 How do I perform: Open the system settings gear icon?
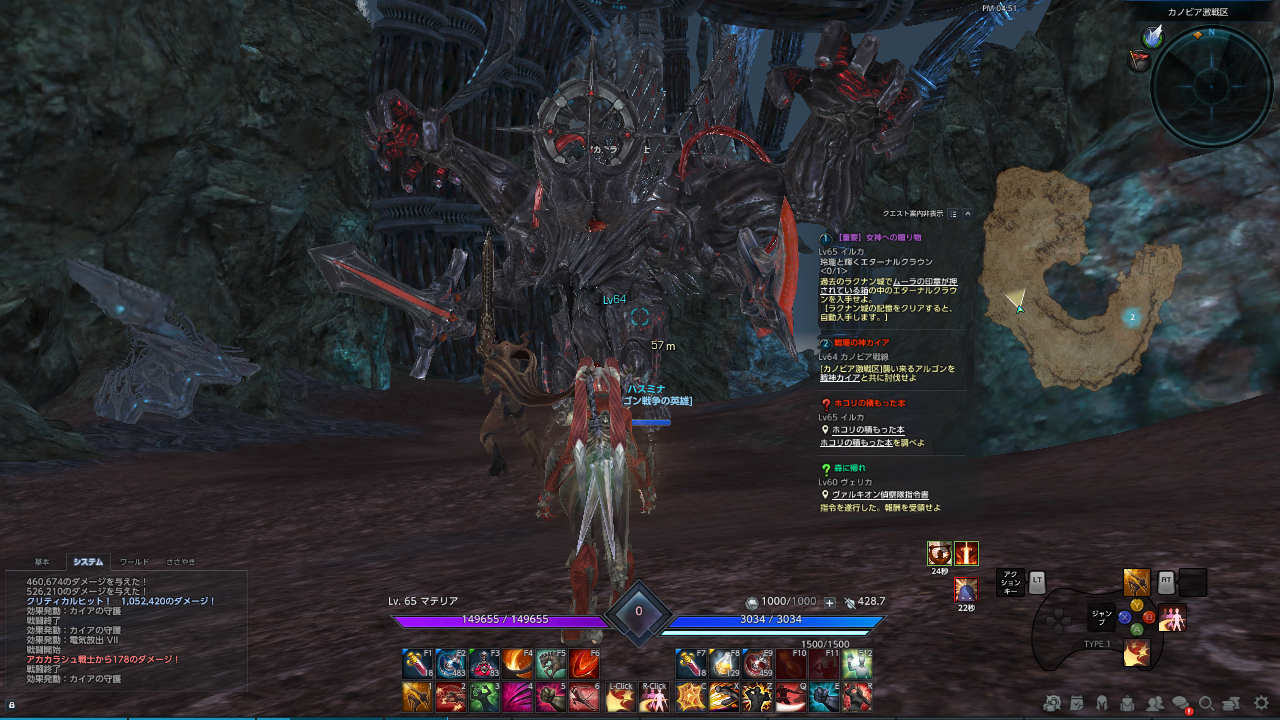[1260, 704]
